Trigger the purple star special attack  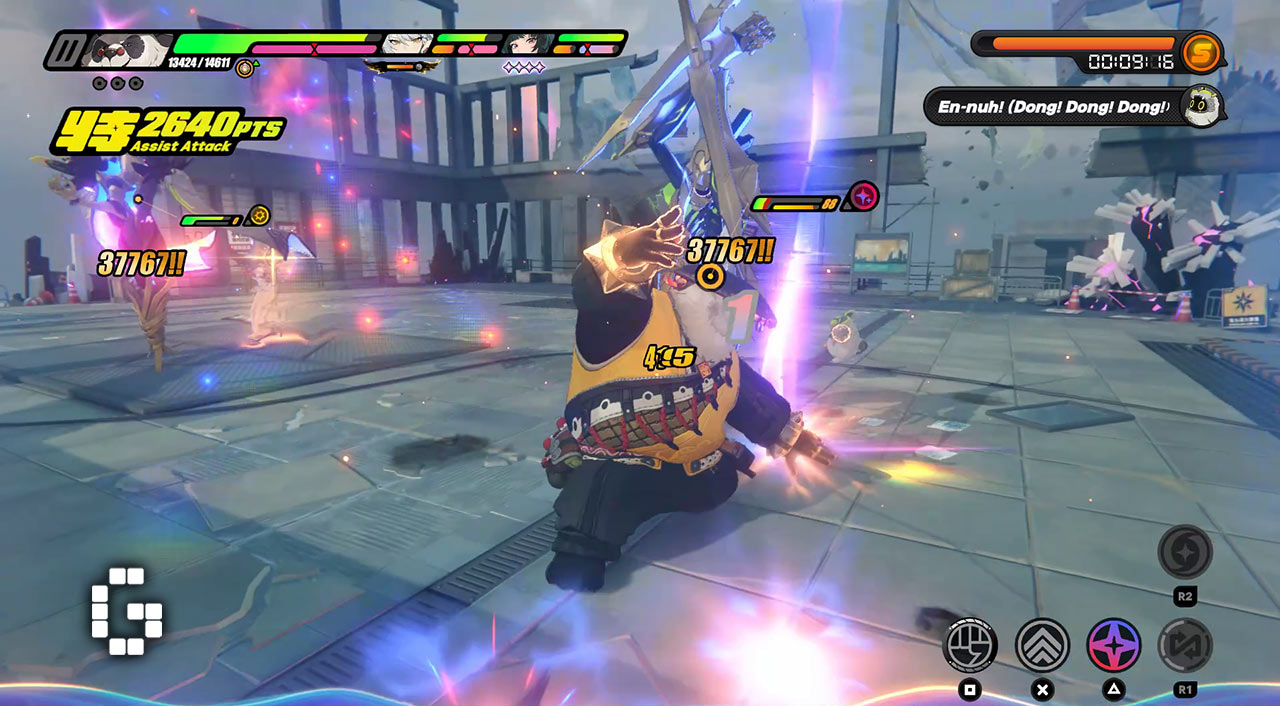(1113, 644)
